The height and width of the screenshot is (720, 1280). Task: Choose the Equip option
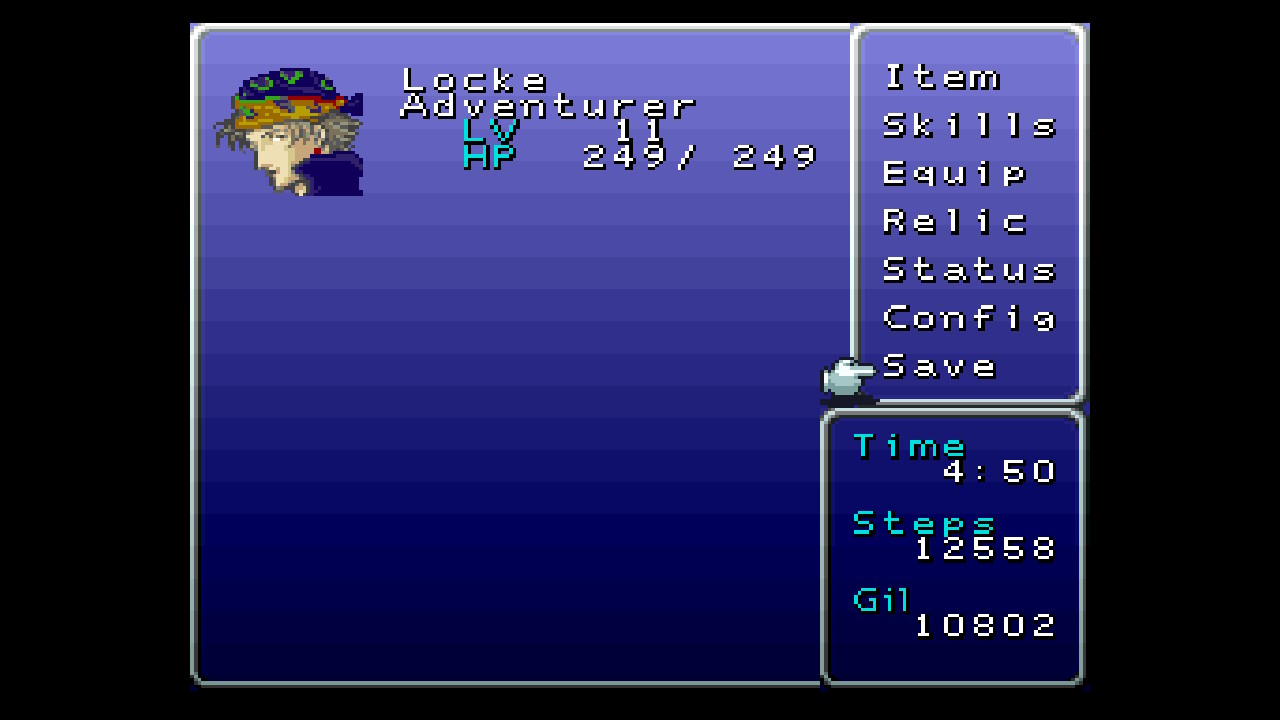coord(954,173)
